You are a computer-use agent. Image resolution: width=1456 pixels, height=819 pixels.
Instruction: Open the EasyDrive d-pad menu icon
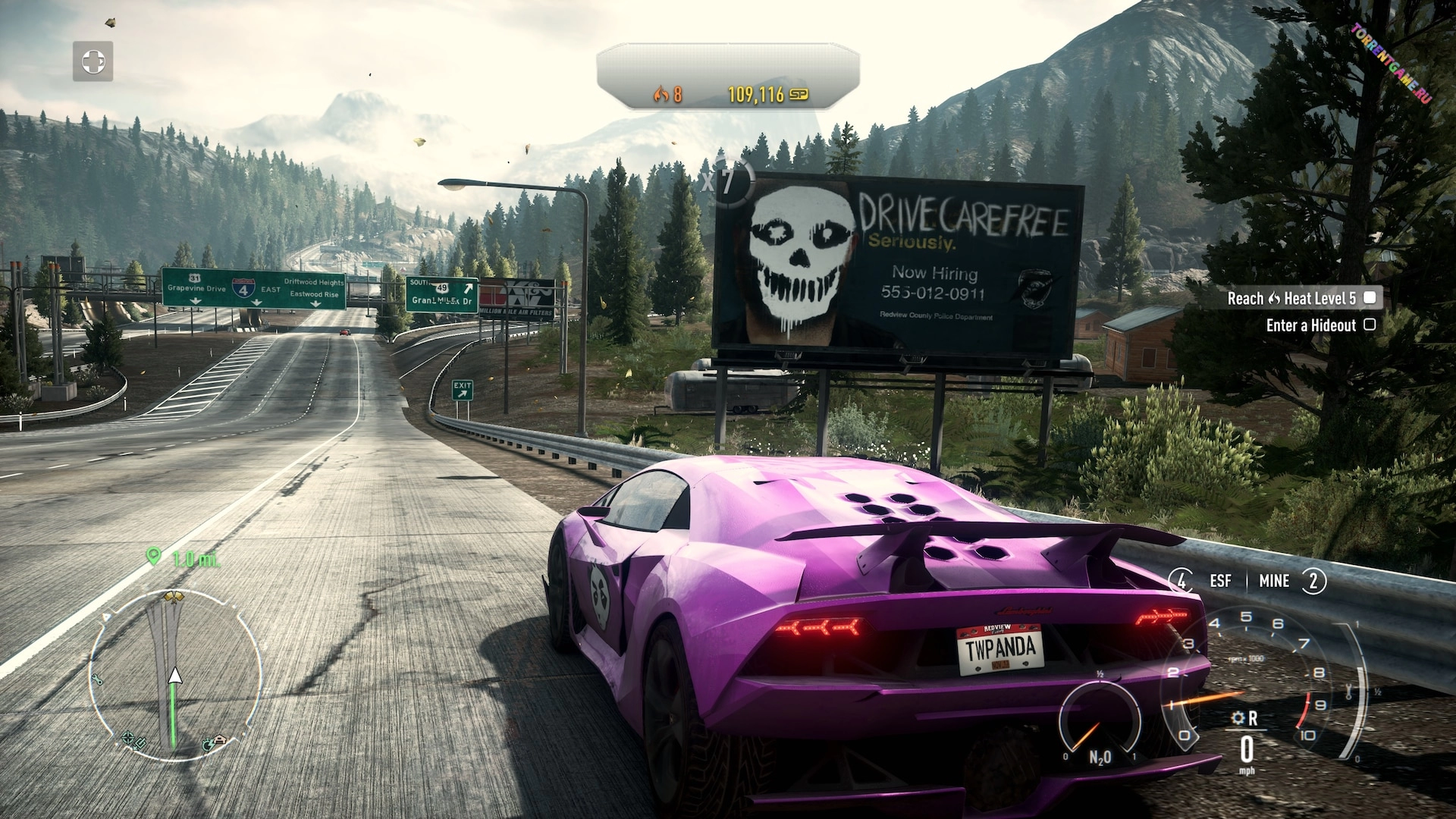click(x=93, y=61)
